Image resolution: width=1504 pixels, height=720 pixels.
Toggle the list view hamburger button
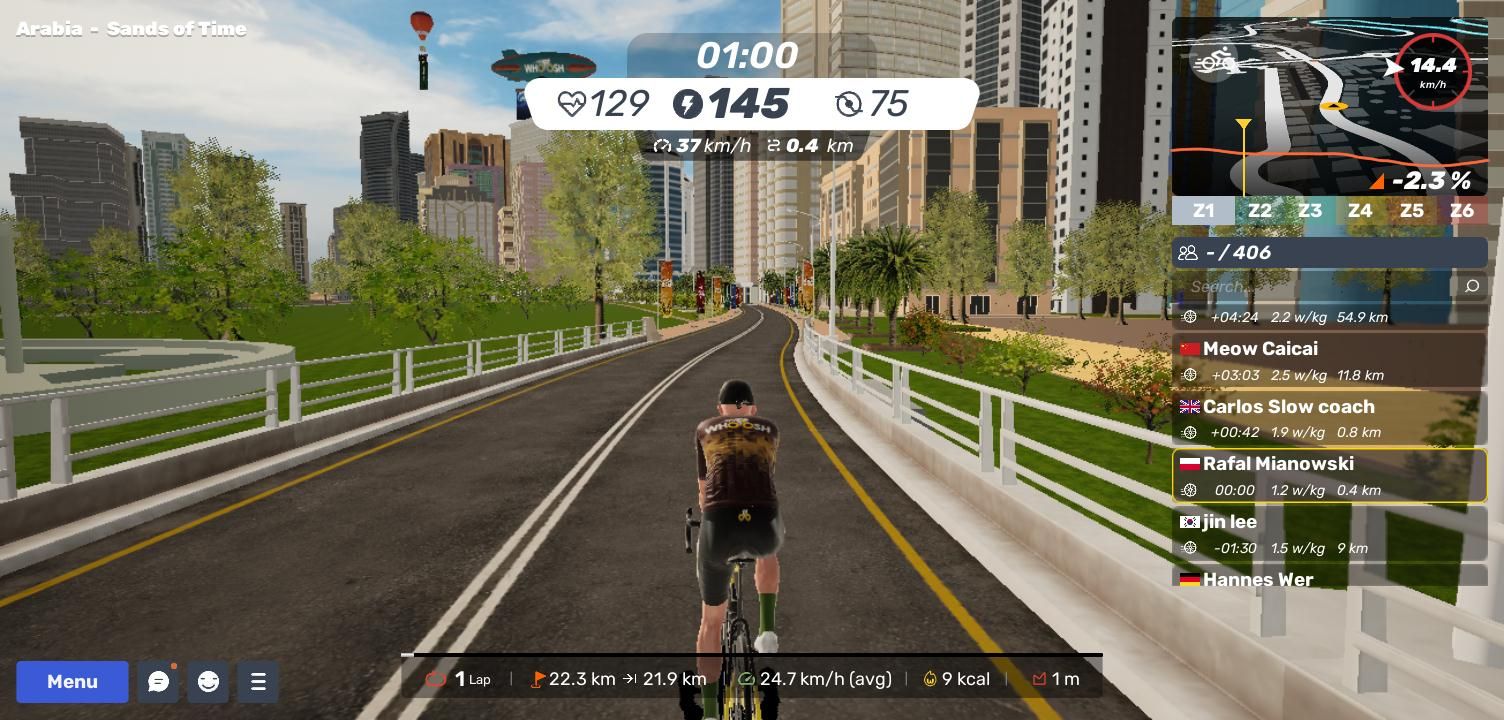point(258,682)
